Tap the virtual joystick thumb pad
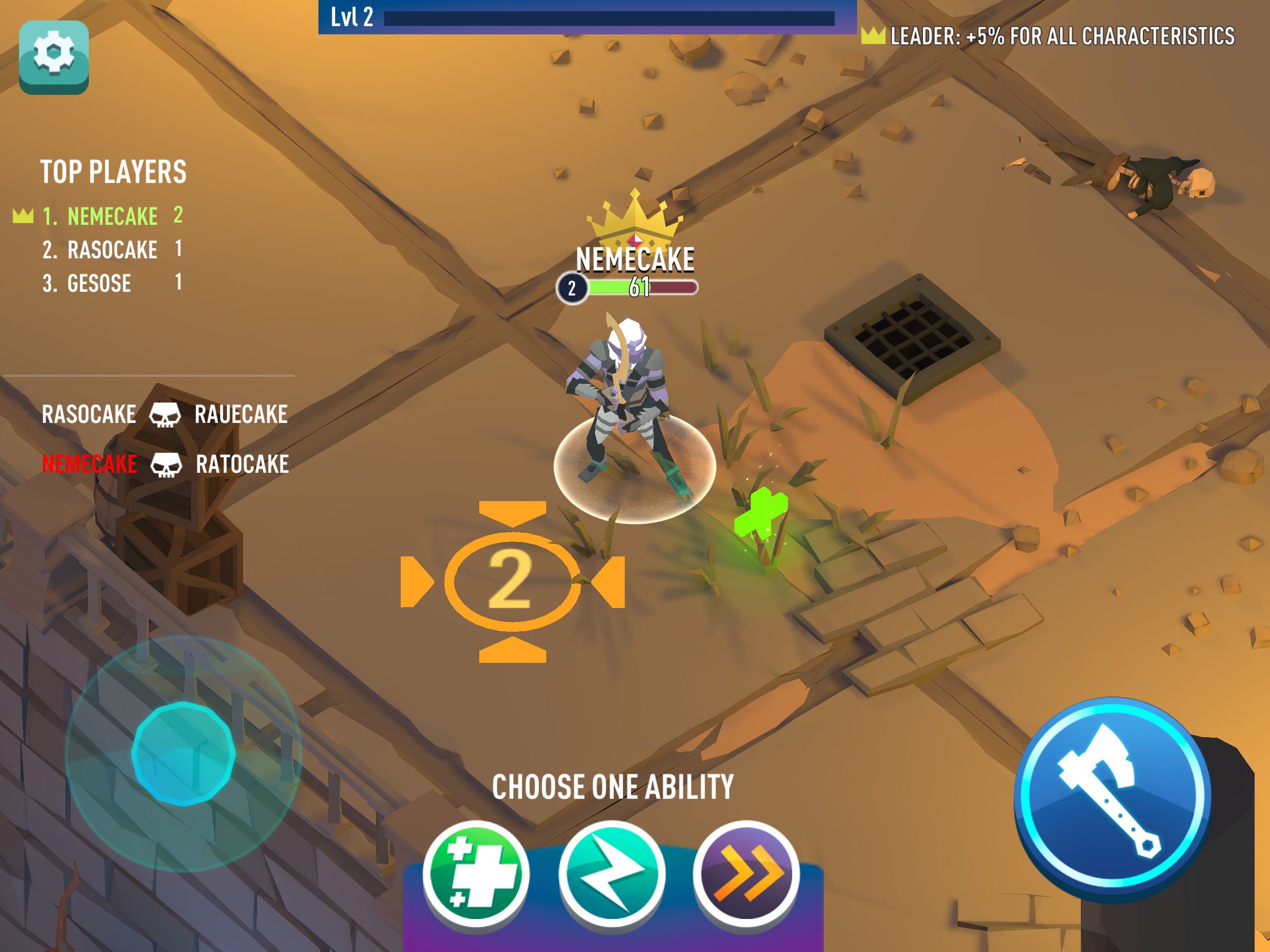 tap(183, 753)
